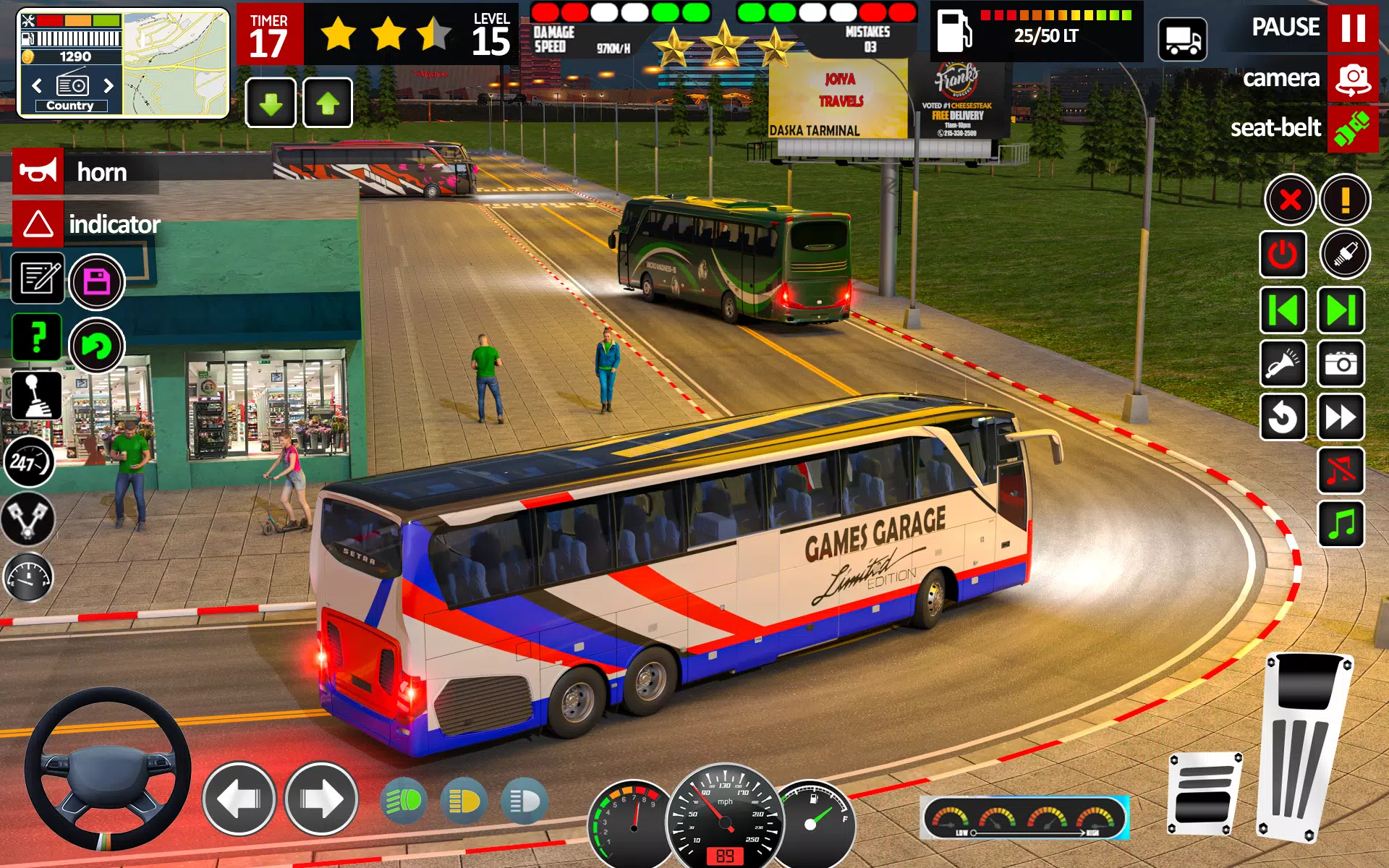
Task: Toggle the seat-belt button
Action: point(1351,129)
